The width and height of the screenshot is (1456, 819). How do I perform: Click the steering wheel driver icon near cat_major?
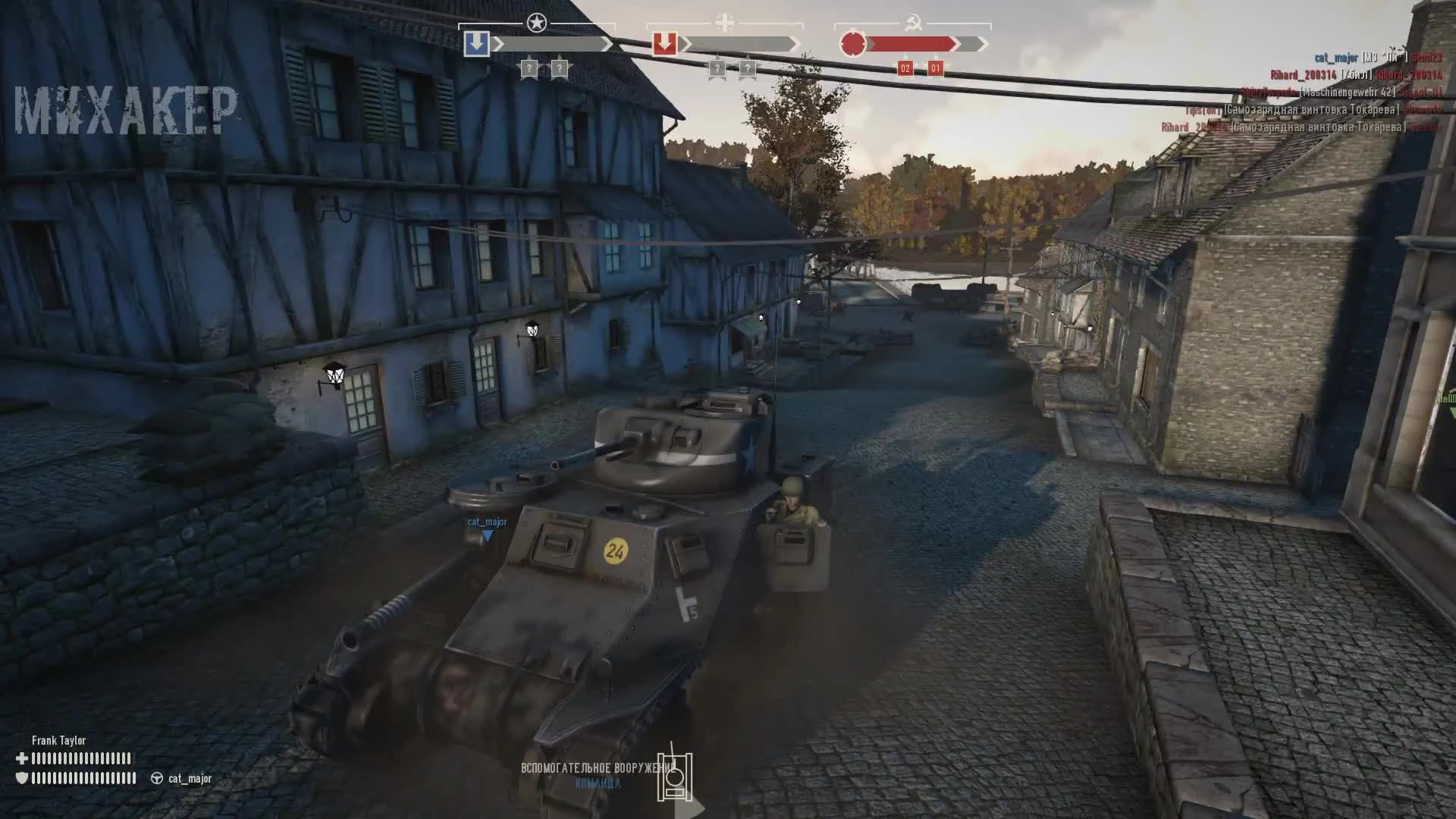click(157, 779)
